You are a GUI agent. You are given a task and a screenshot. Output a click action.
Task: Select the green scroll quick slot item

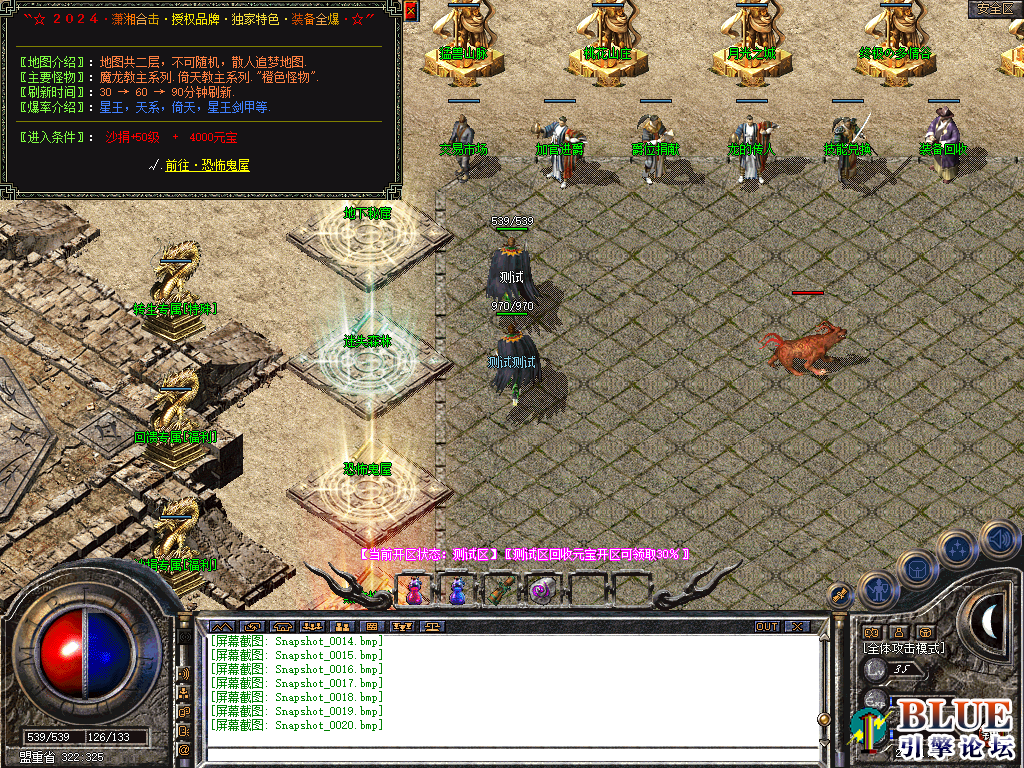tap(500, 592)
